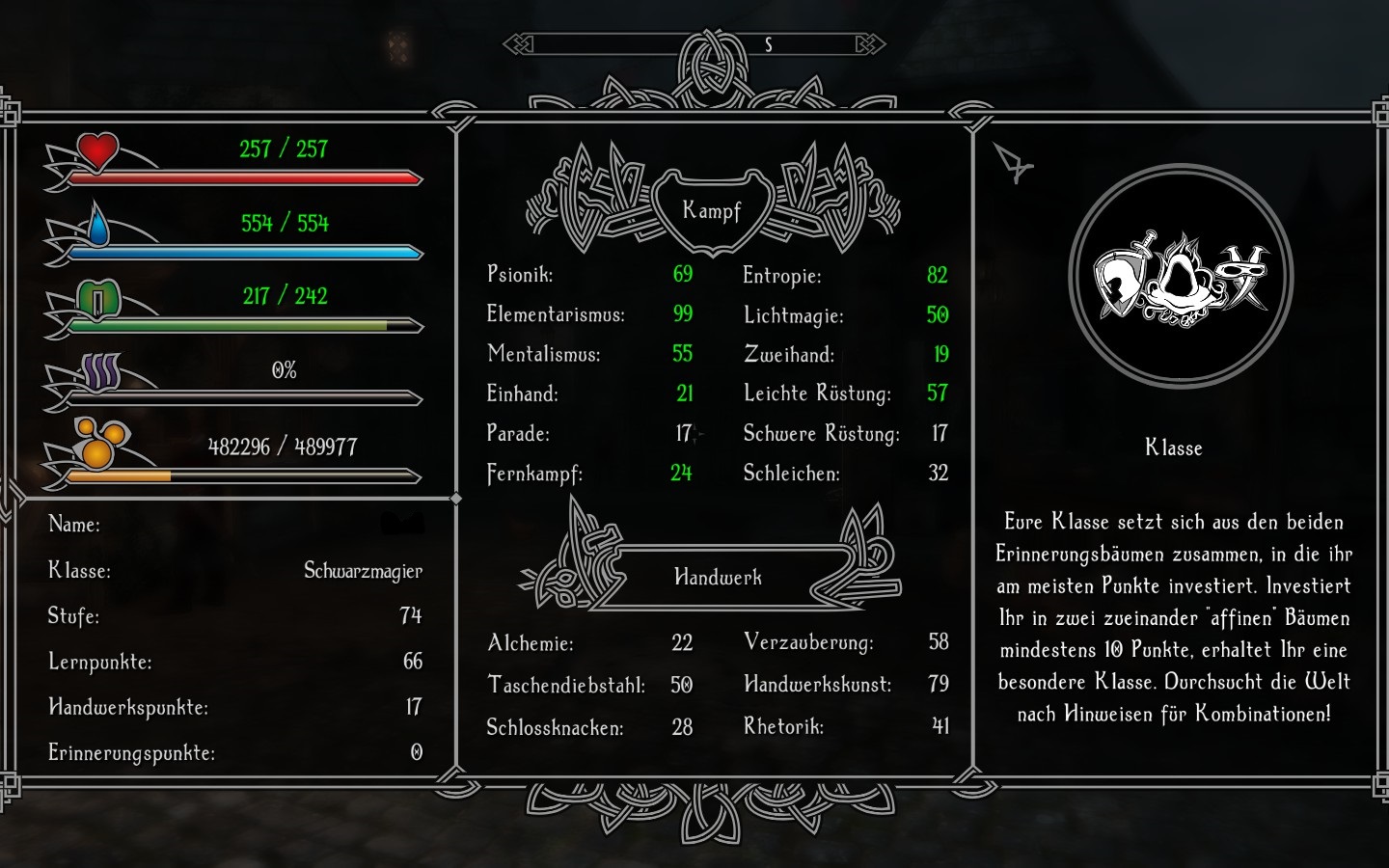Select the Parade skill row
Viewport: 1389px width, 868px height.
(x=518, y=433)
